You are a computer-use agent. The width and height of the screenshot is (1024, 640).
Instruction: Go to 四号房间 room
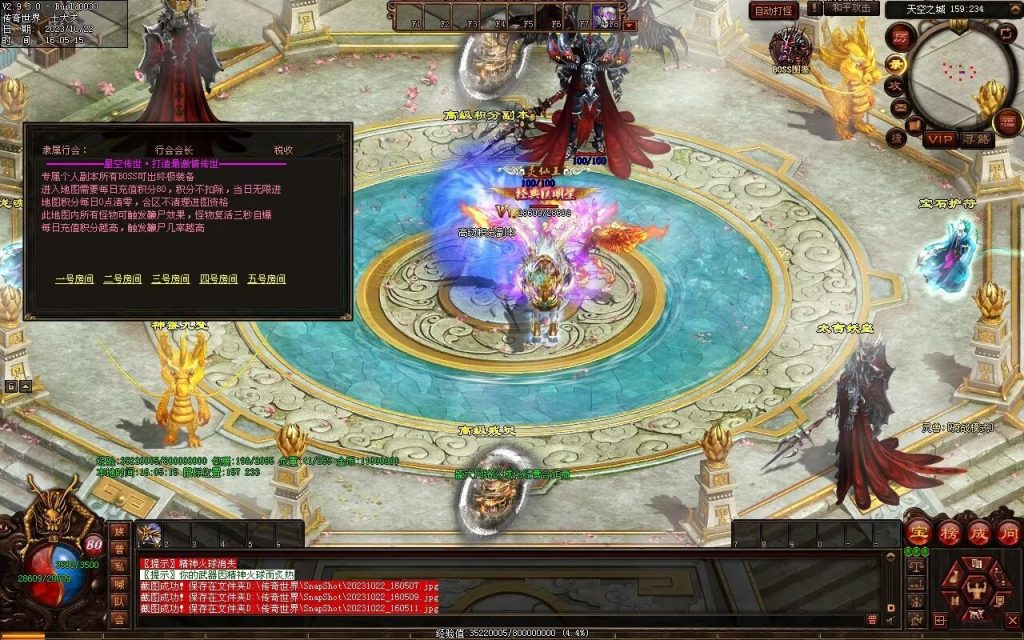click(218, 279)
